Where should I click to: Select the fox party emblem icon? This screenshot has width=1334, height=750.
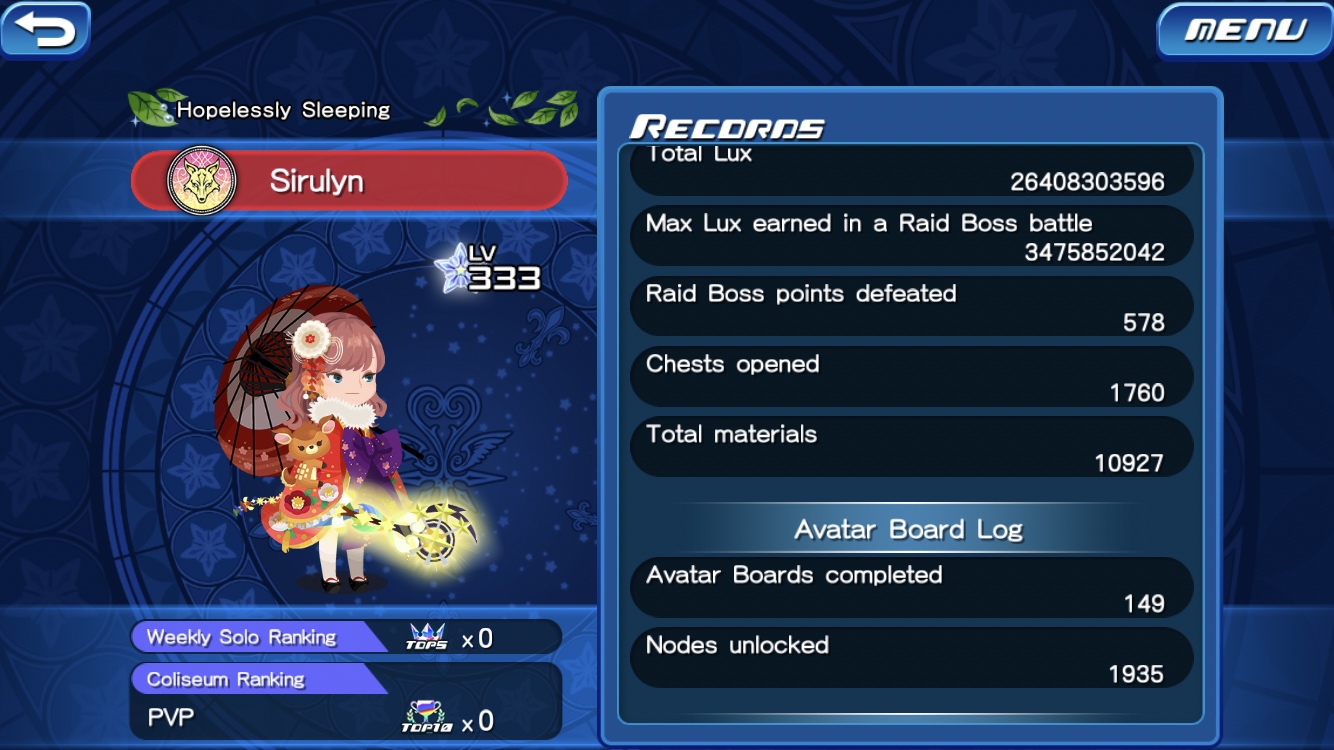pos(201,181)
